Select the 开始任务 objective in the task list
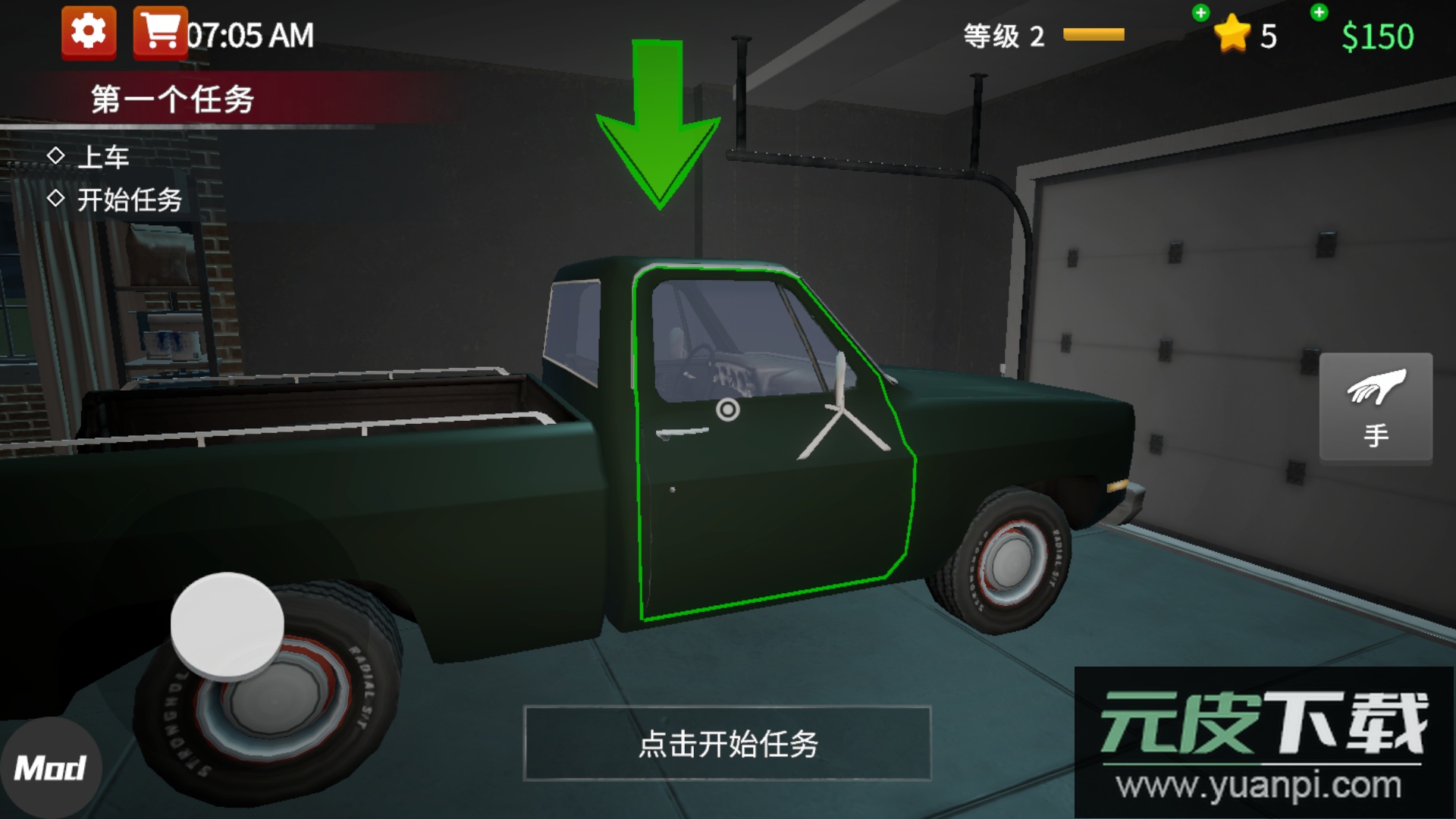Viewport: 1456px width, 819px height. pos(129,199)
